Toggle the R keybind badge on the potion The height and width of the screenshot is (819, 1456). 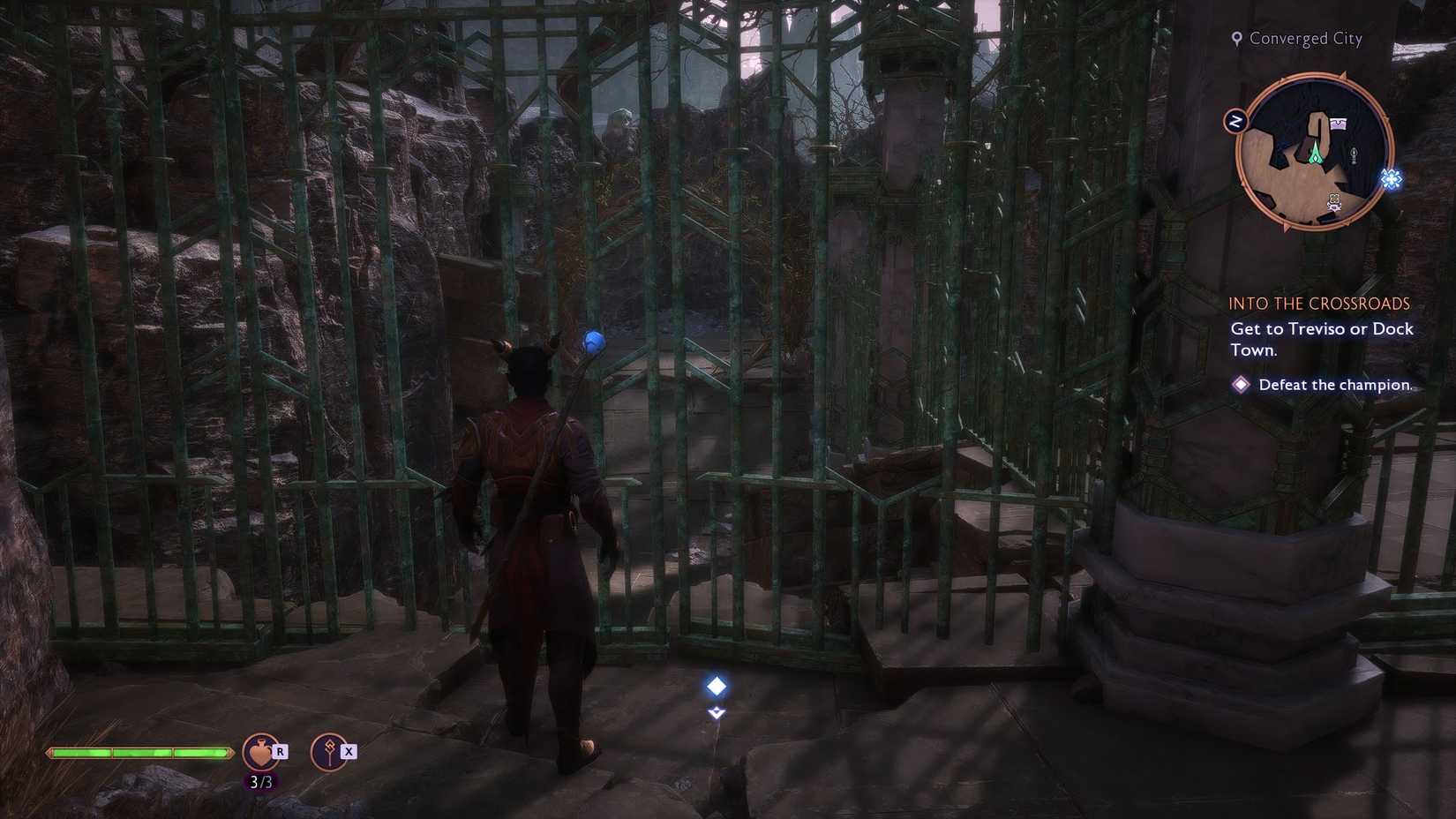click(x=280, y=753)
